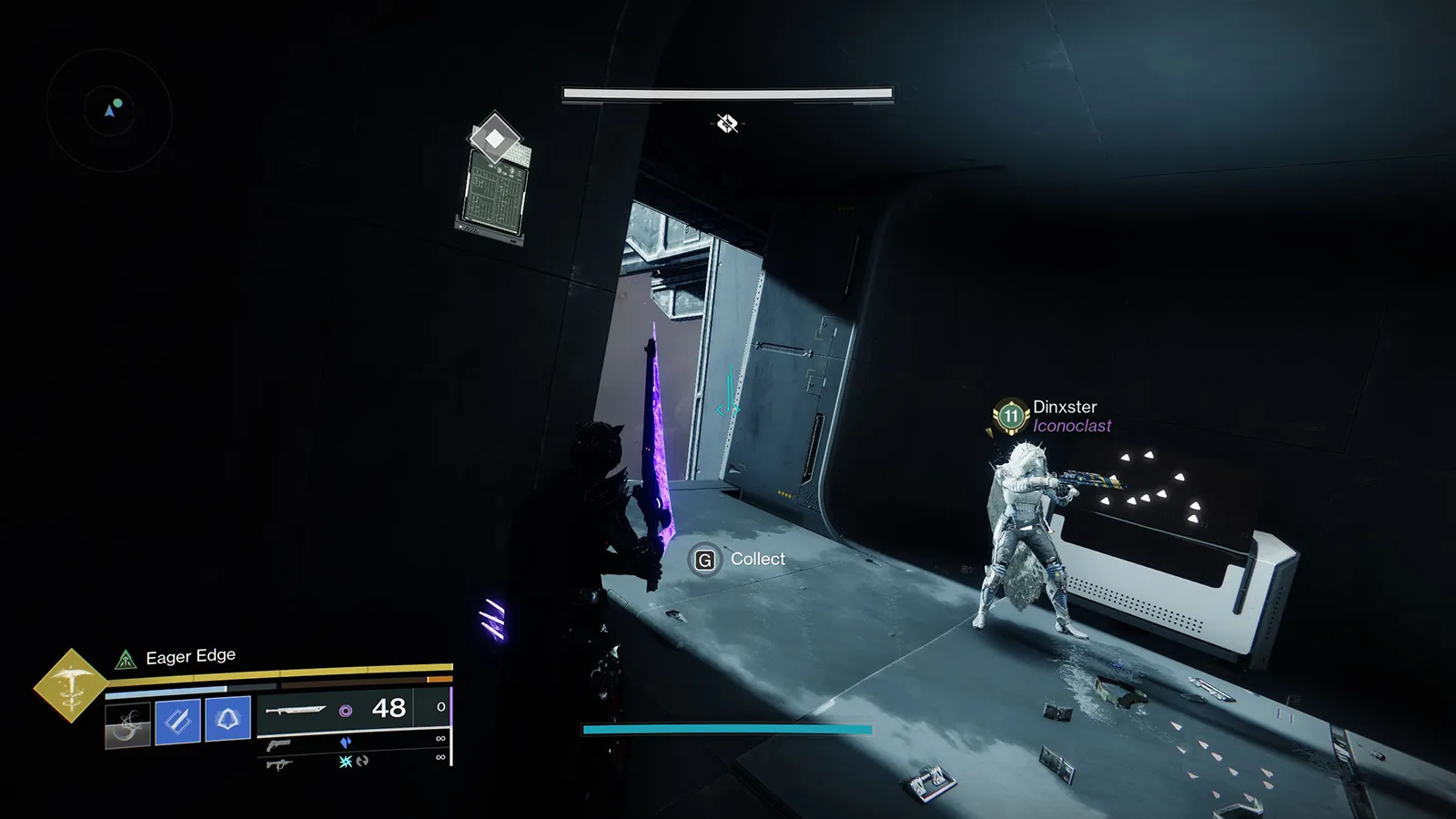
Task: Open the circular radar in the corner
Action: pyautogui.click(x=109, y=111)
